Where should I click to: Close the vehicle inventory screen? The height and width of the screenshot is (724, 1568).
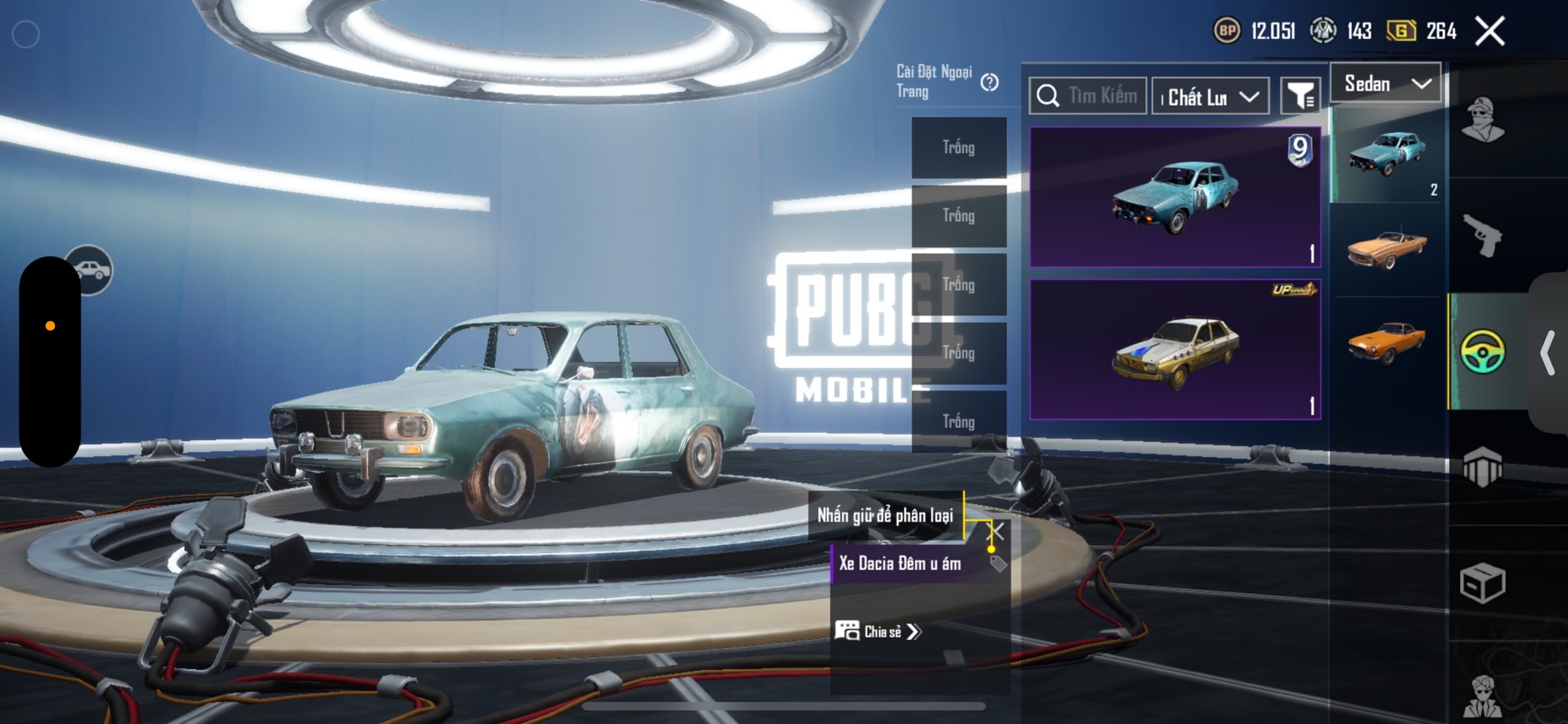tap(1489, 32)
